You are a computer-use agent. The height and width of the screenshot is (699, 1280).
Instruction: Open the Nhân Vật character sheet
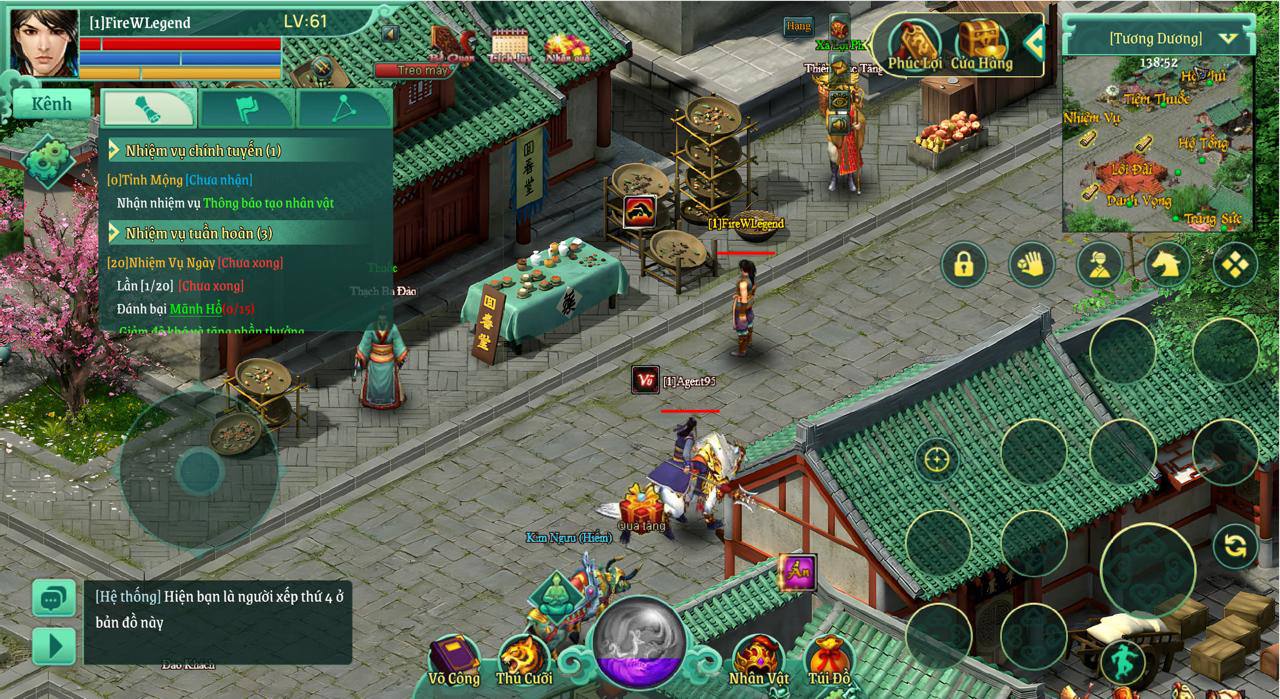click(759, 661)
